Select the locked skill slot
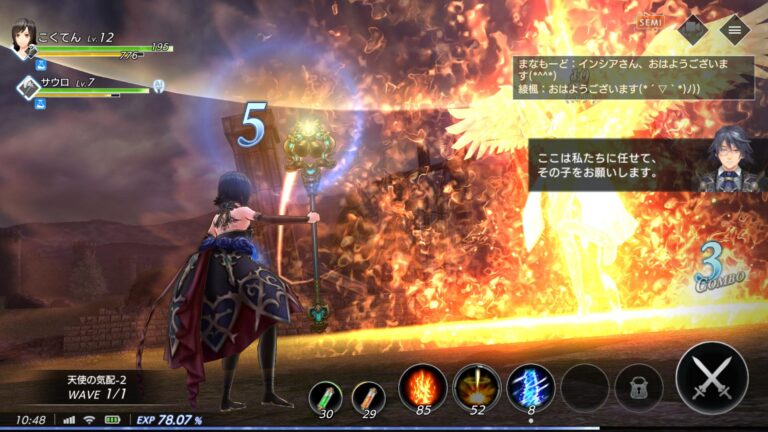The height and width of the screenshot is (432, 768). pyautogui.click(x=637, y=387)
